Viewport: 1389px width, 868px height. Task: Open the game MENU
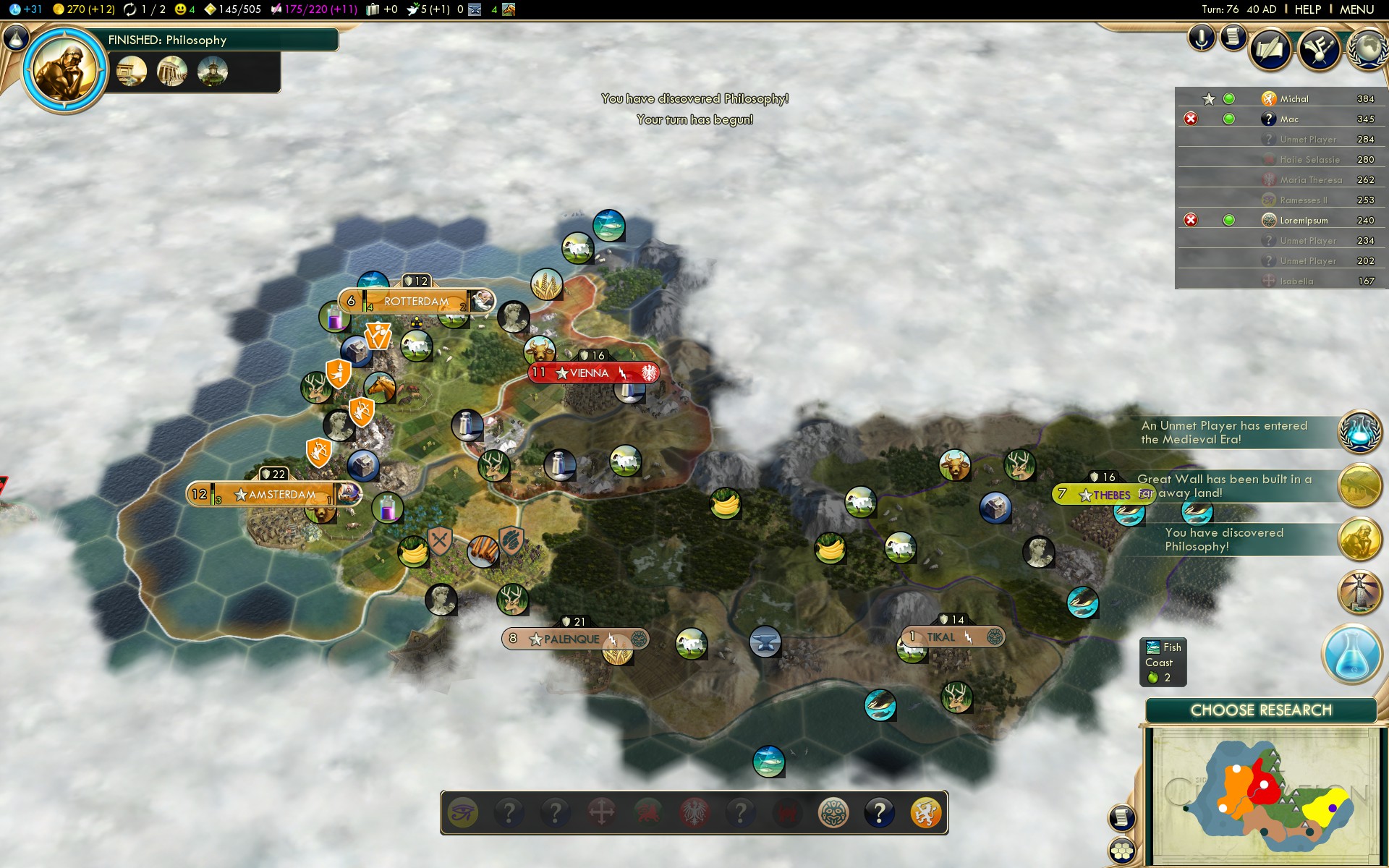tap(1356, 9)
